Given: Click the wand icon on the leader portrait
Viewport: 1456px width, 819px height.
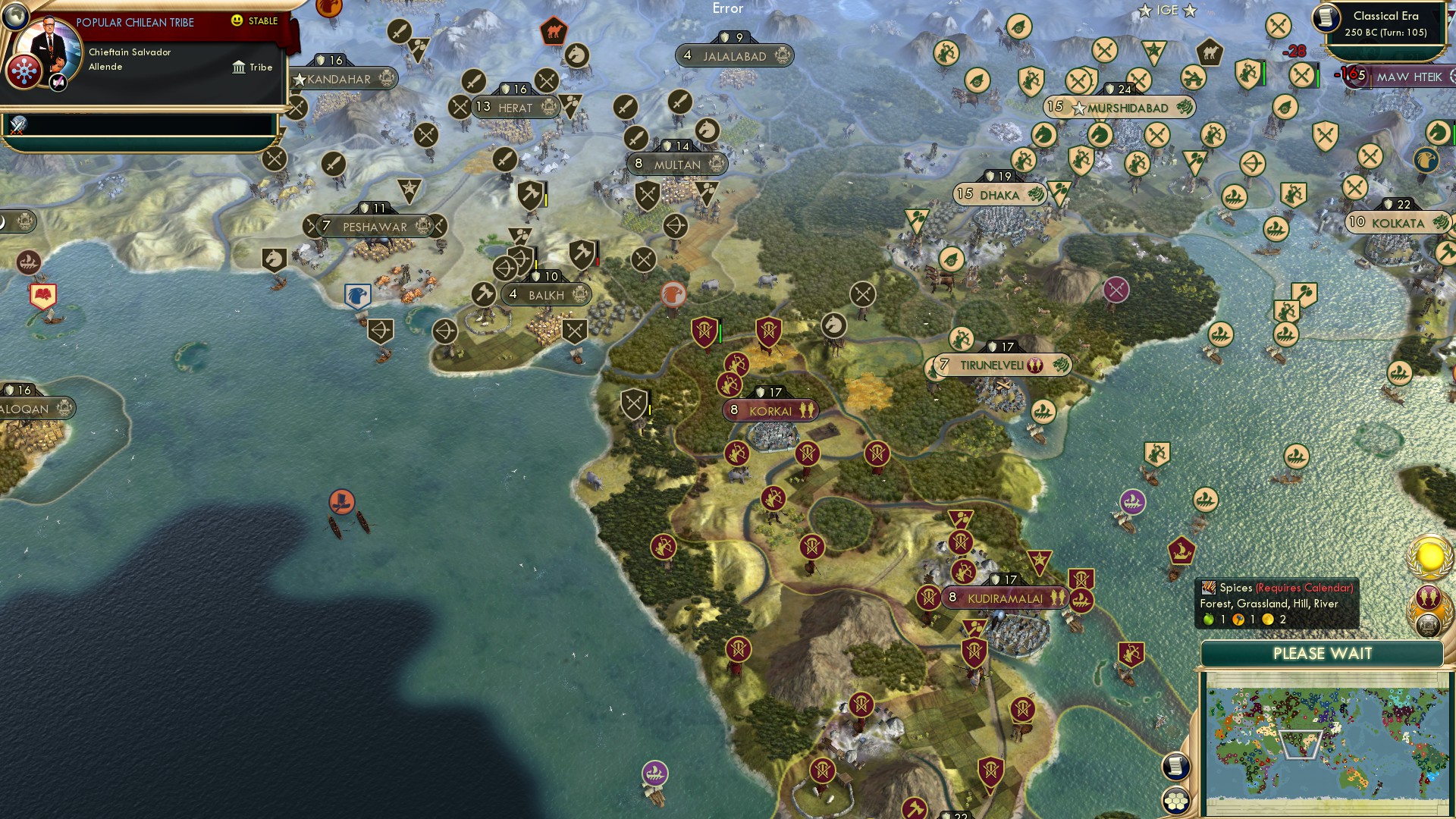Looking at the screenshot, I should [58, 81].
